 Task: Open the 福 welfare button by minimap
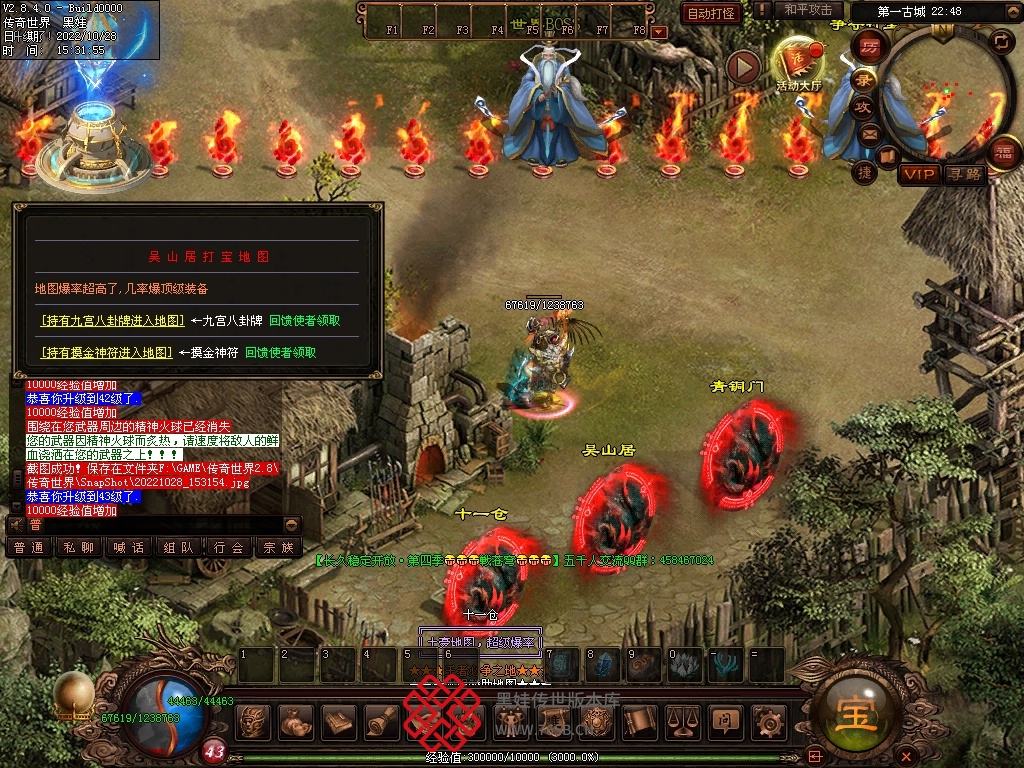pos(1003,153)
